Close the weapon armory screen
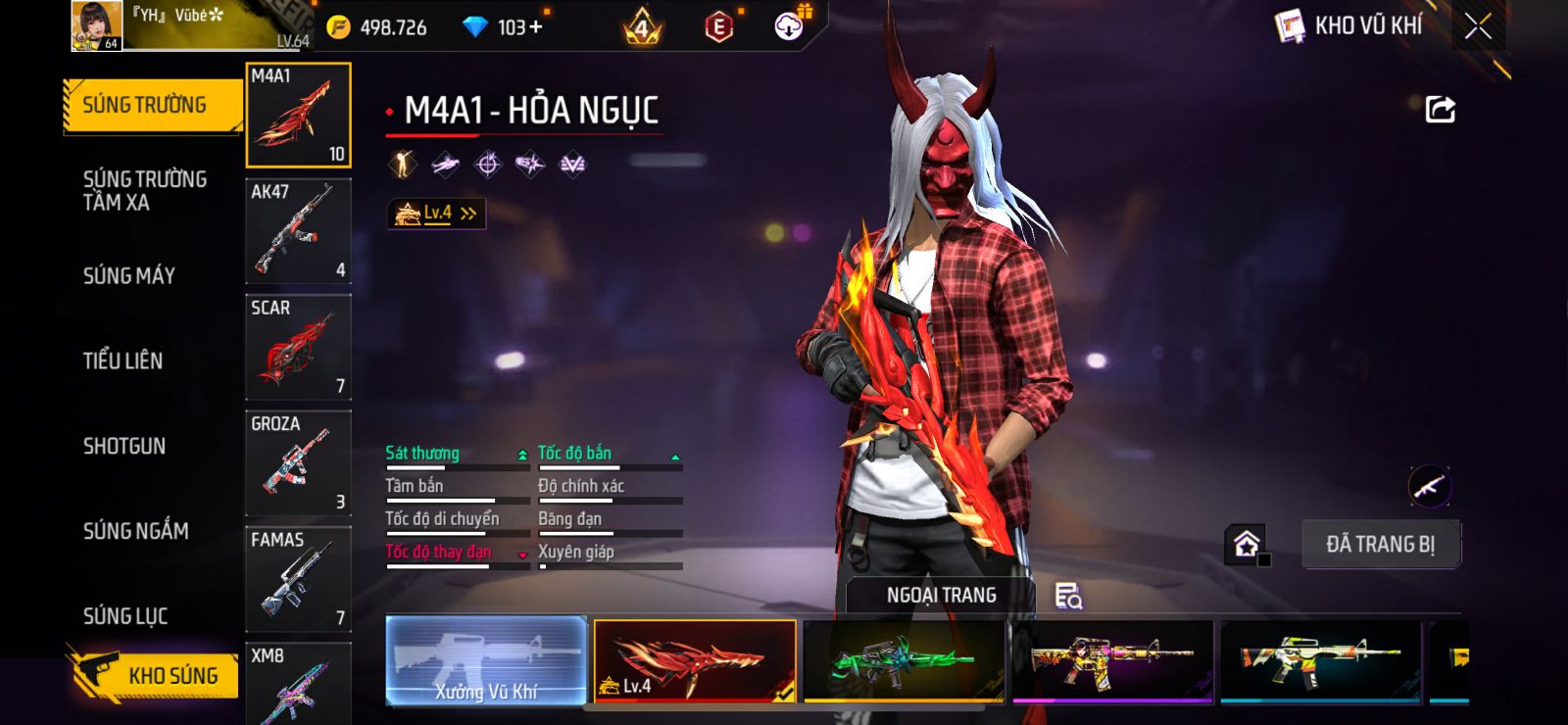 pyautogui.click(x=1478, y=26)
